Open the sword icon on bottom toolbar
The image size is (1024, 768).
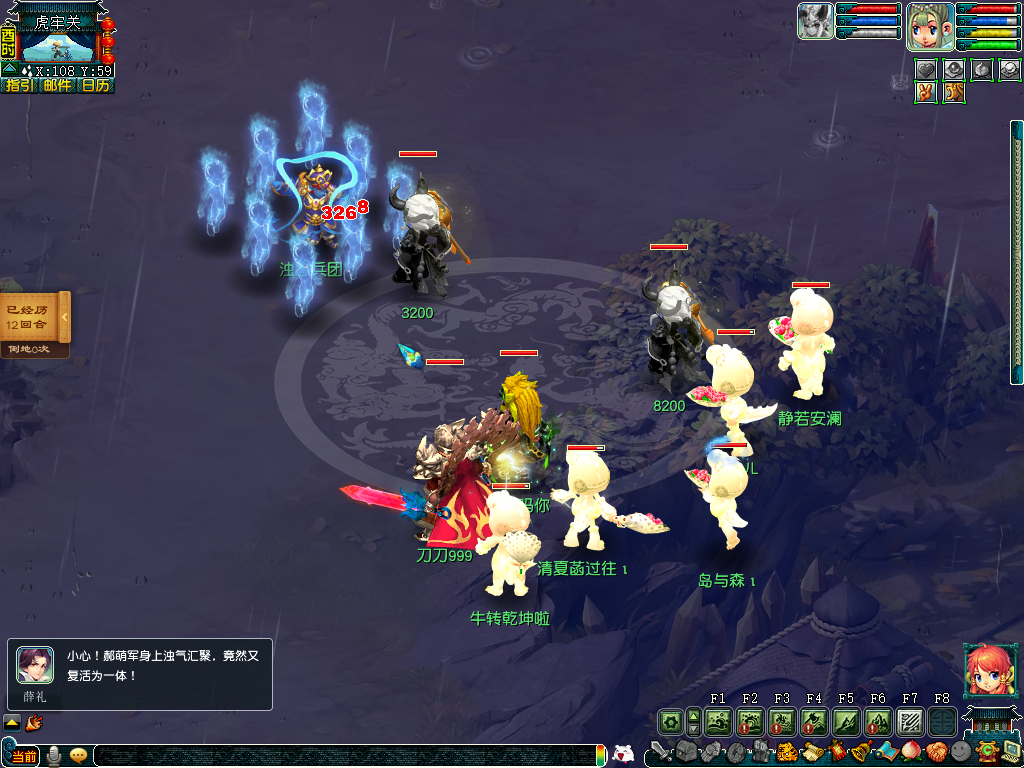click(x=660, y=752)
